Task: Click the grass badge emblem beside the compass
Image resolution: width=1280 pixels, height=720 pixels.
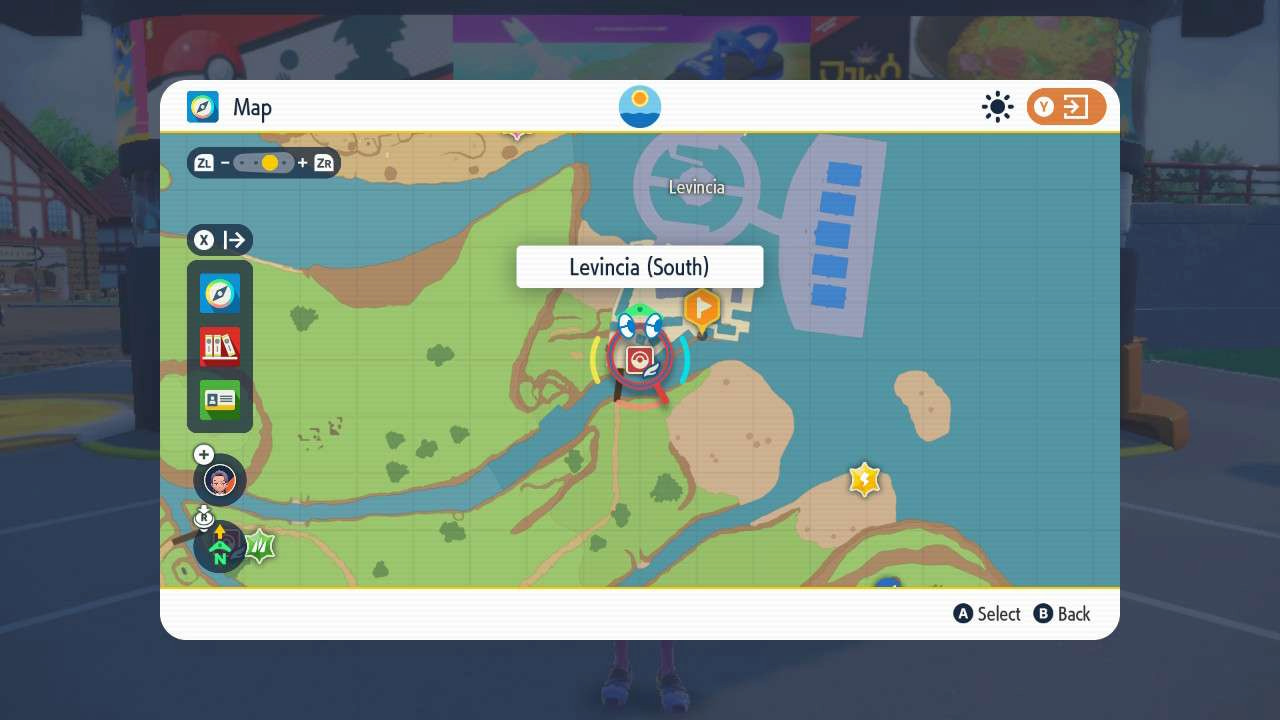Action: [259, 545]
